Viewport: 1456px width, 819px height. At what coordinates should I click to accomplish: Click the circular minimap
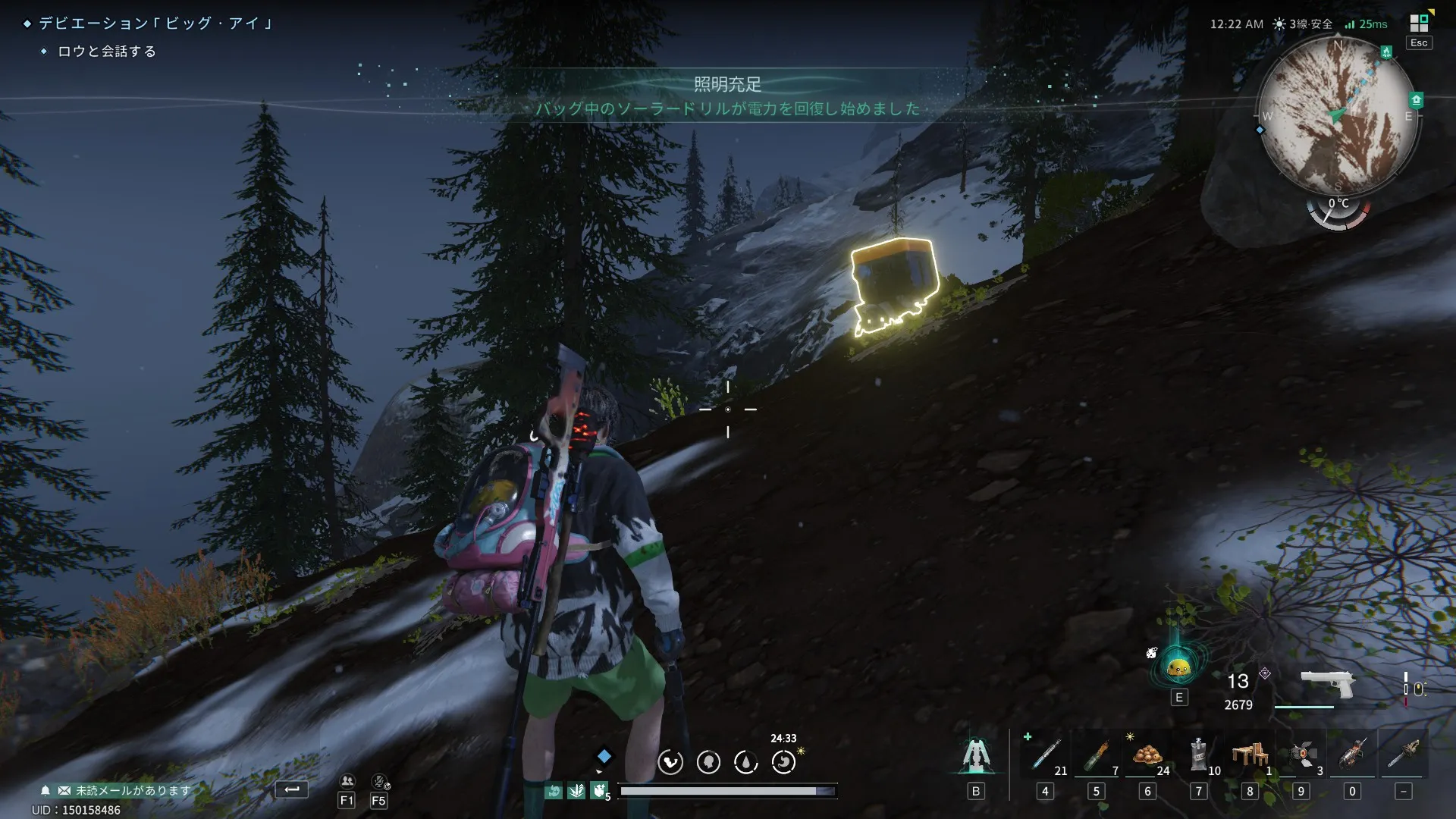pos(1338,115)
